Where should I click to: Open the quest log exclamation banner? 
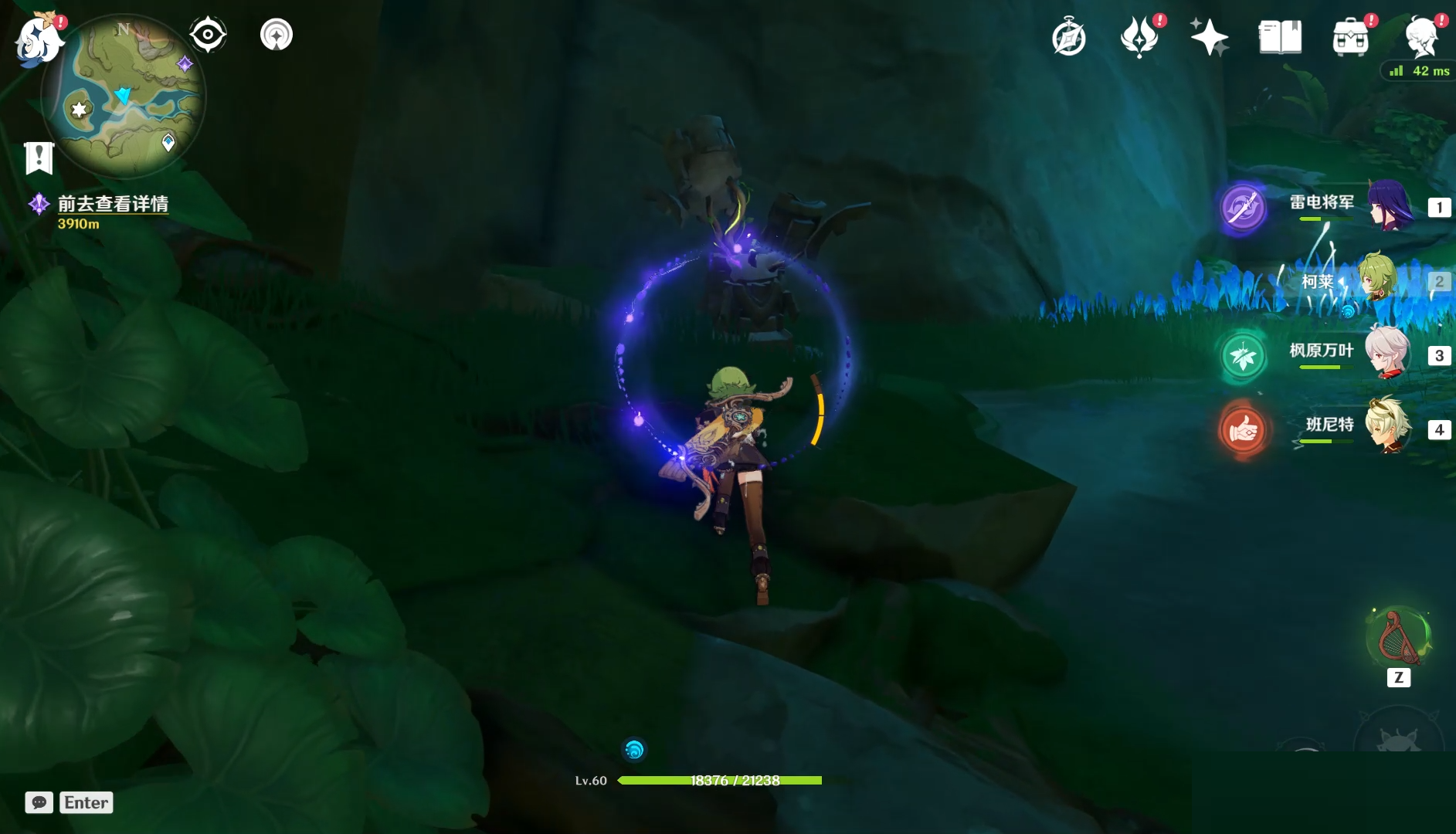pyautogui.click(x=39, y=158)
